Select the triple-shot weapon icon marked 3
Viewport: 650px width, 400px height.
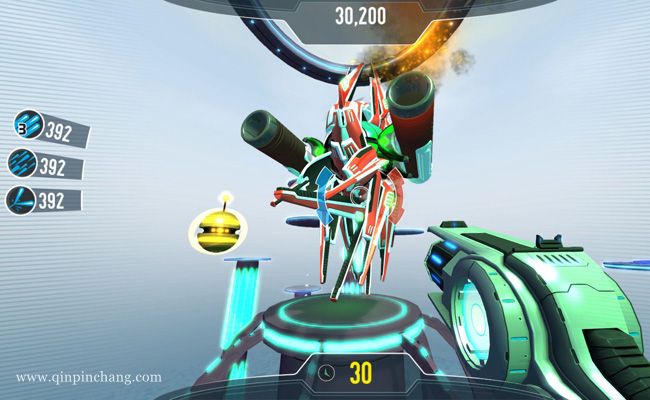click(x=28, y=125)
